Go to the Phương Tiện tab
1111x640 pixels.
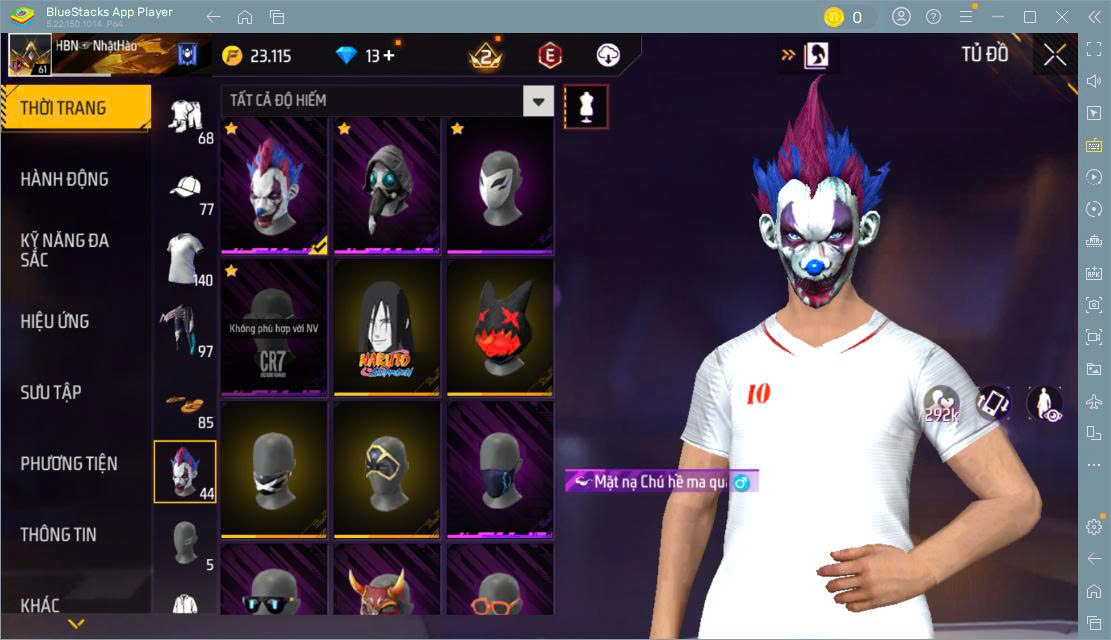click(69, 463)
